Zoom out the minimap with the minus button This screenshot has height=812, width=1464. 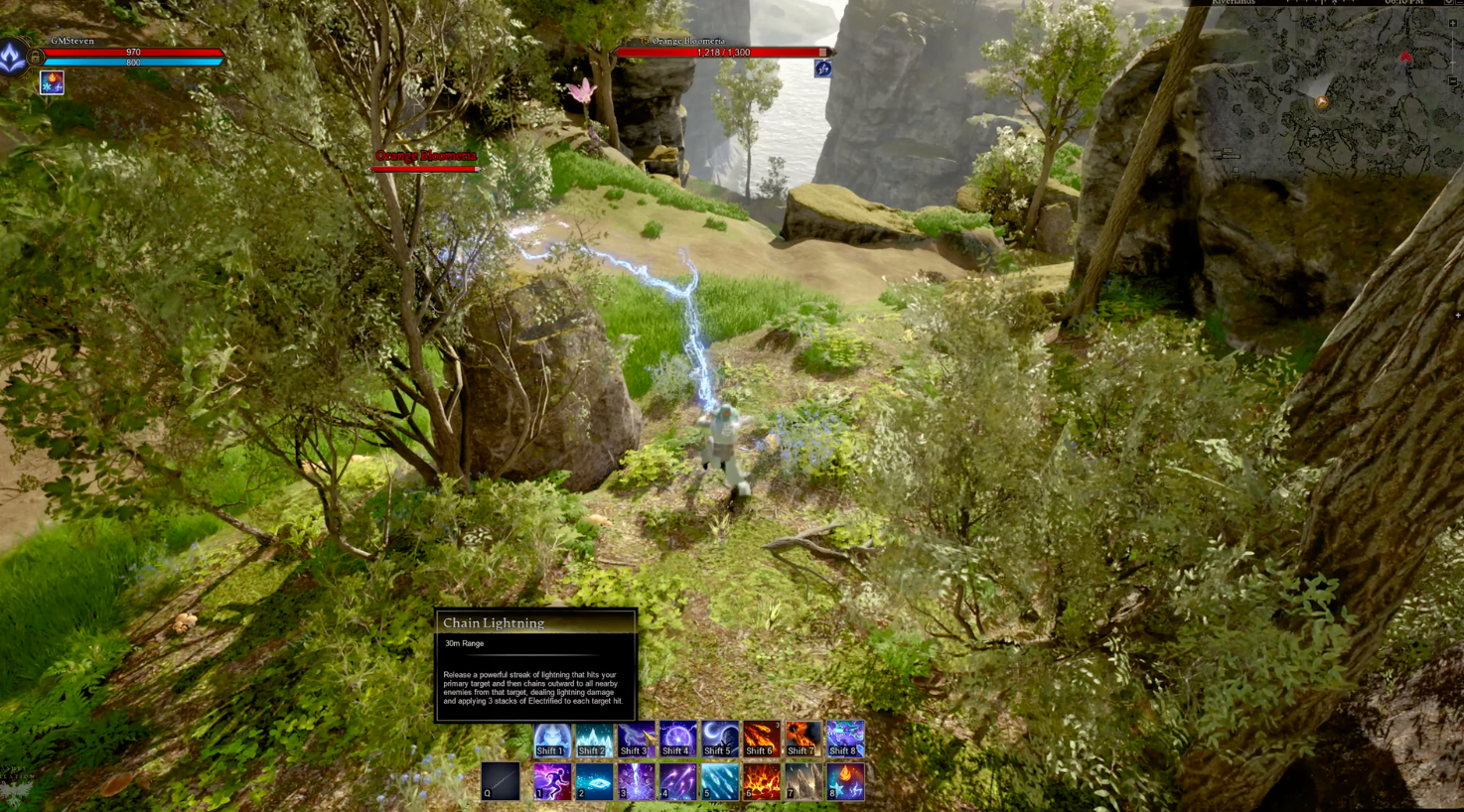click(1454, 81)
